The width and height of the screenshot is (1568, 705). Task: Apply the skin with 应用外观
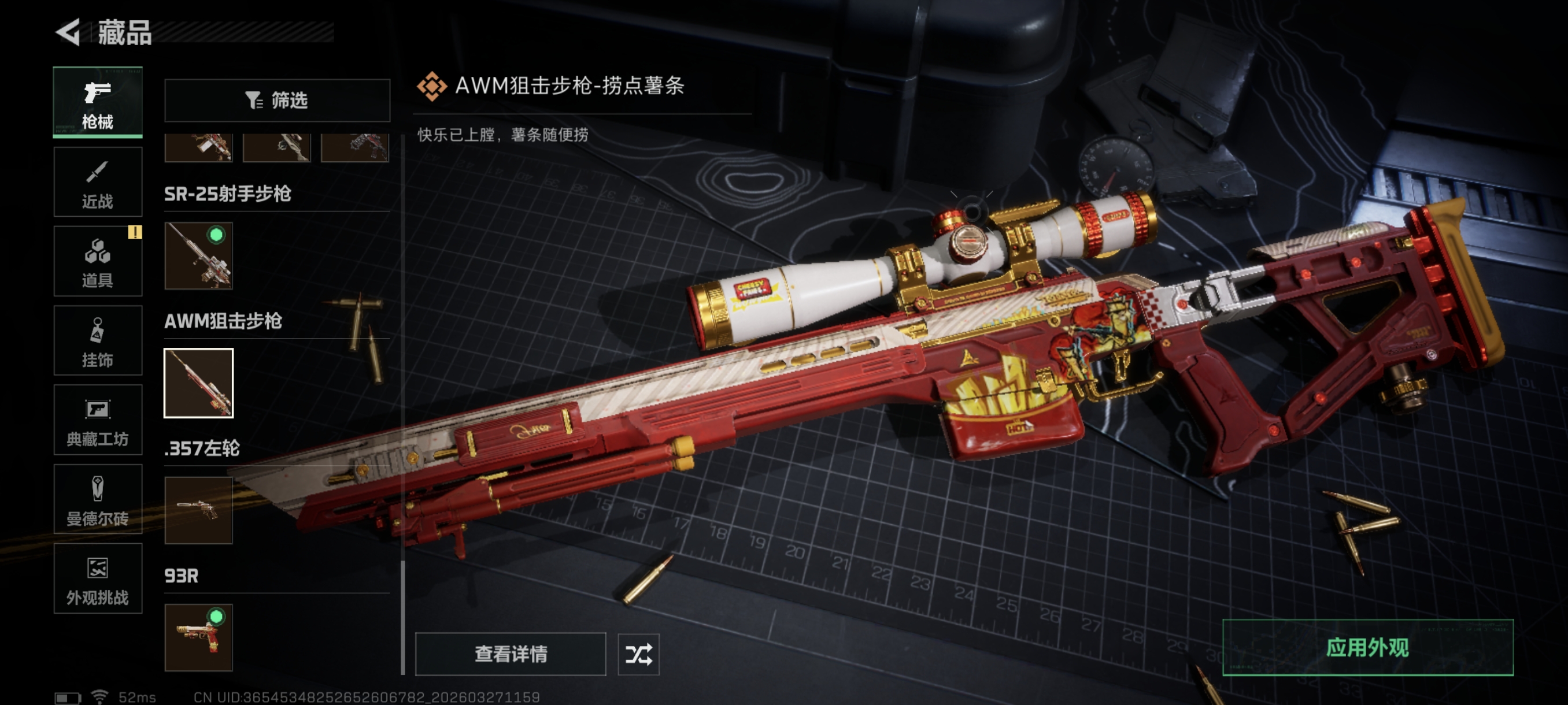(1367, 648)
